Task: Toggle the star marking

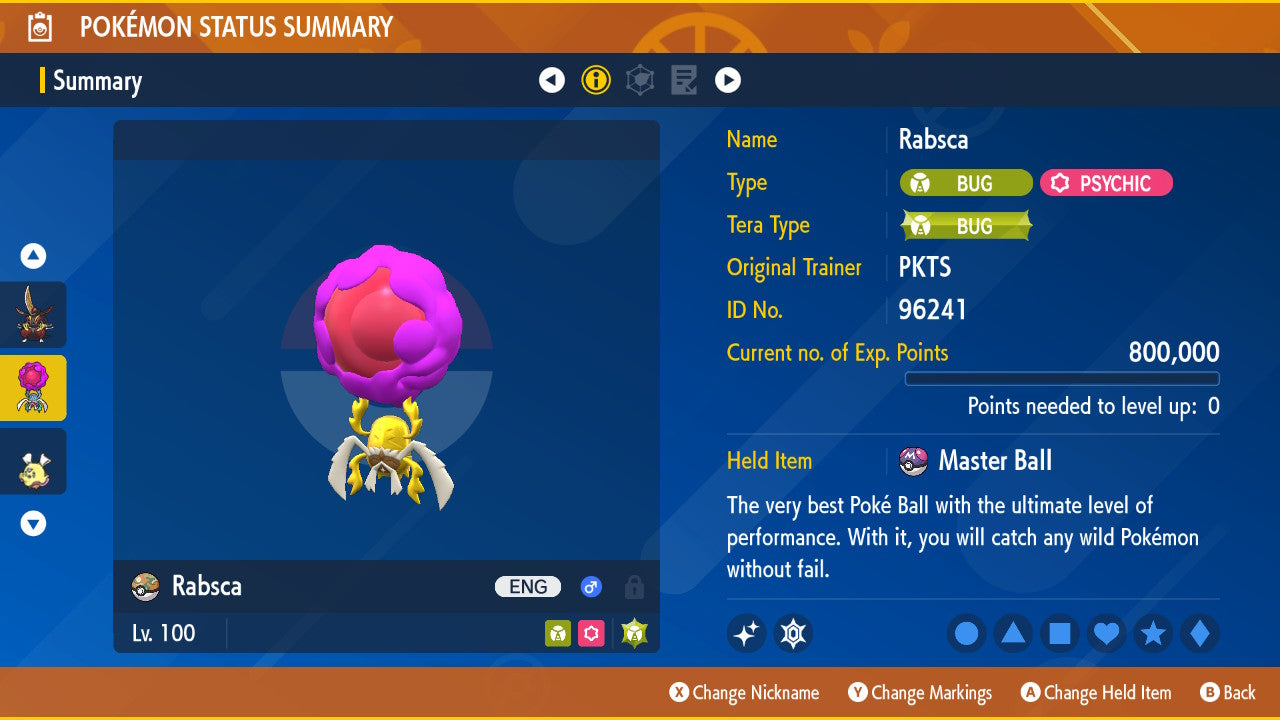Action: coord(1153,633)
